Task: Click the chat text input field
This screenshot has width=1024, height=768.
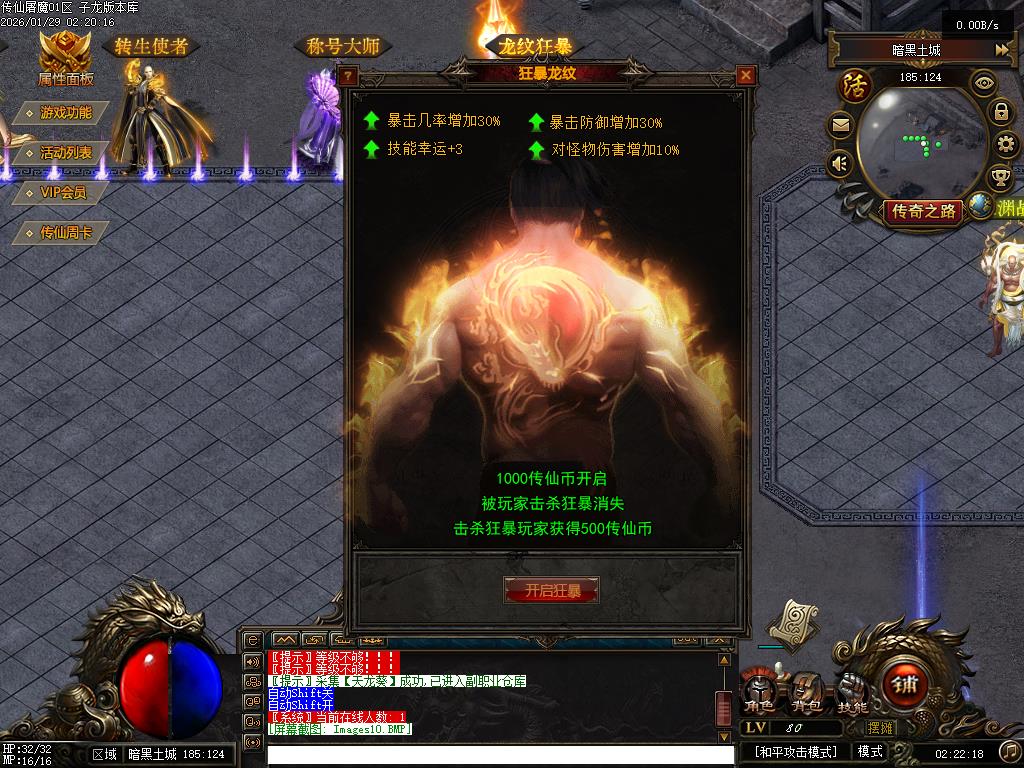Action: 500,755
